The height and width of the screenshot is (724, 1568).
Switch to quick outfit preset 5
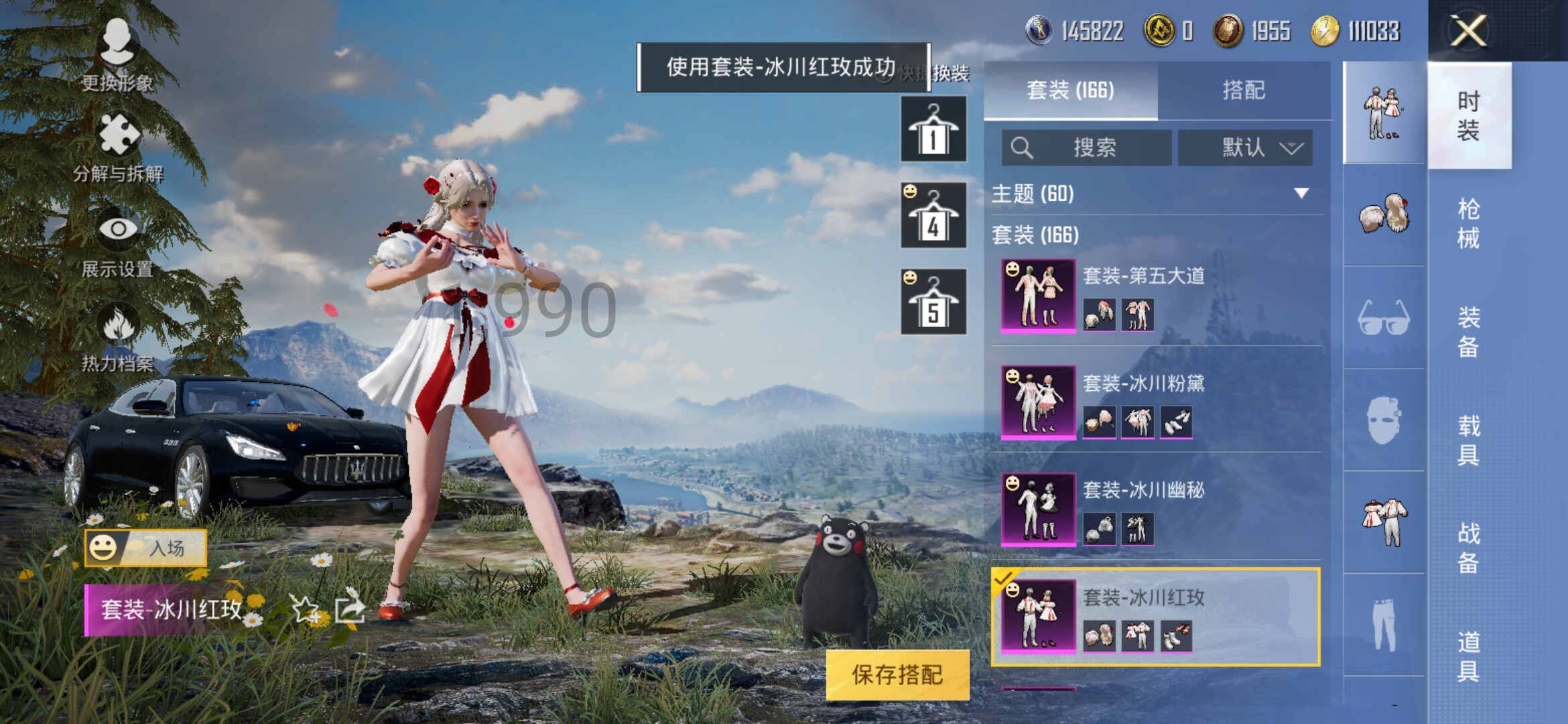coord(933,302)
